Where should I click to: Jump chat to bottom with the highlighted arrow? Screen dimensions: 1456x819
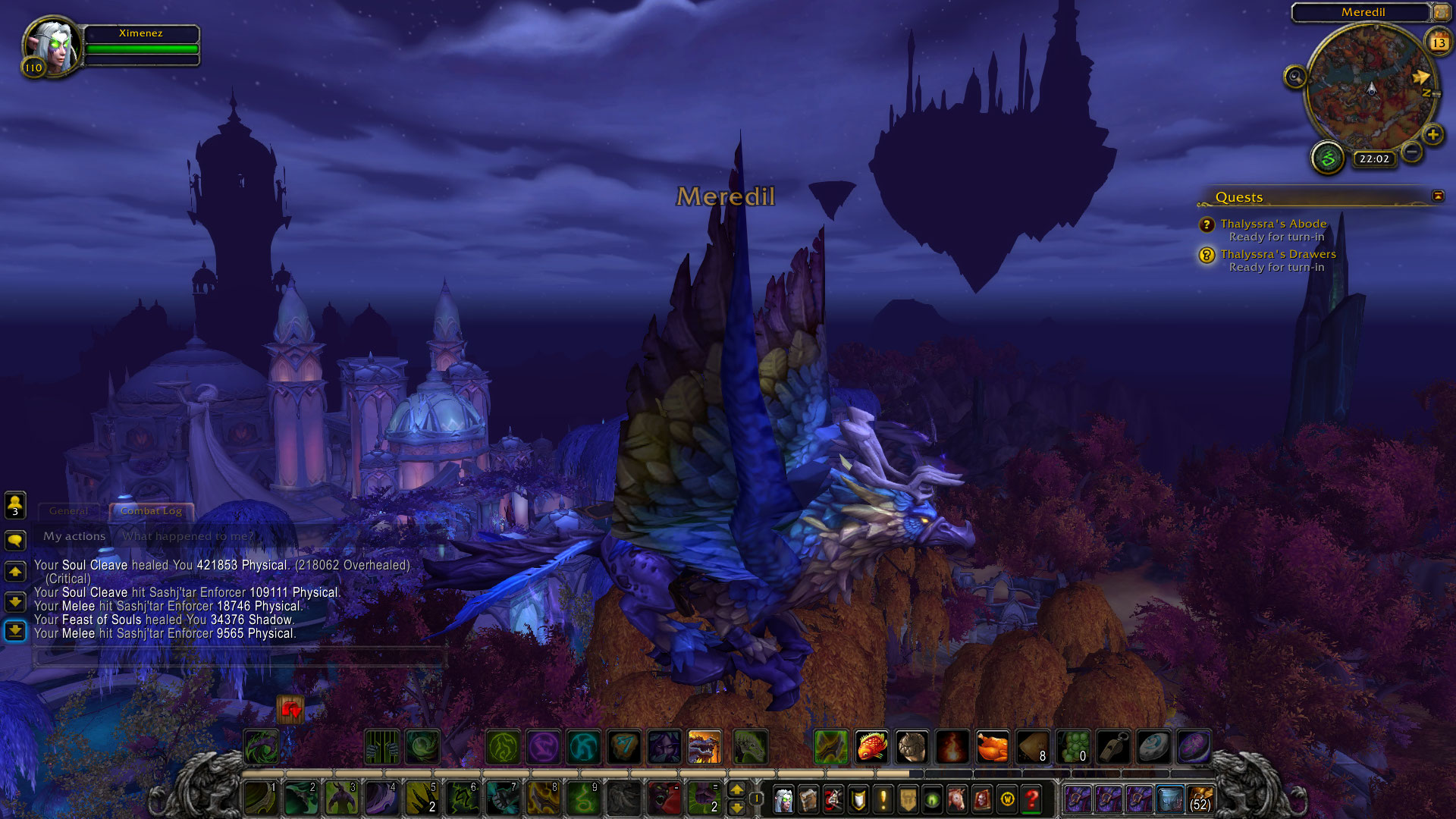tap(15, 631)
